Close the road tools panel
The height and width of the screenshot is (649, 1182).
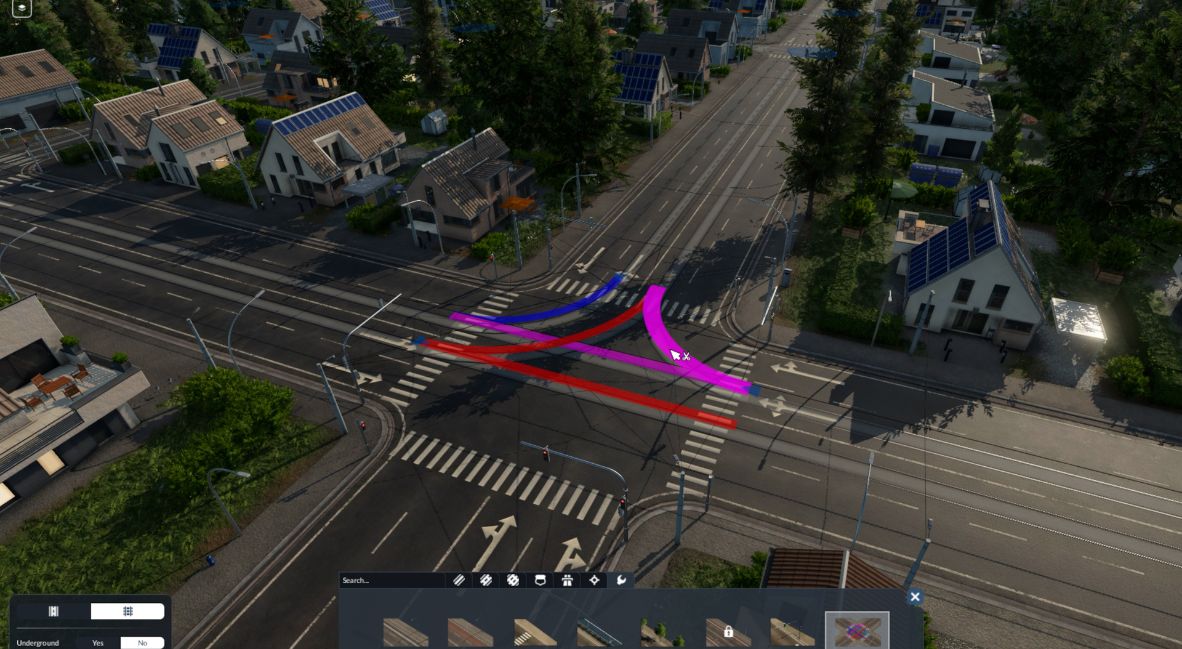point(914,597)
